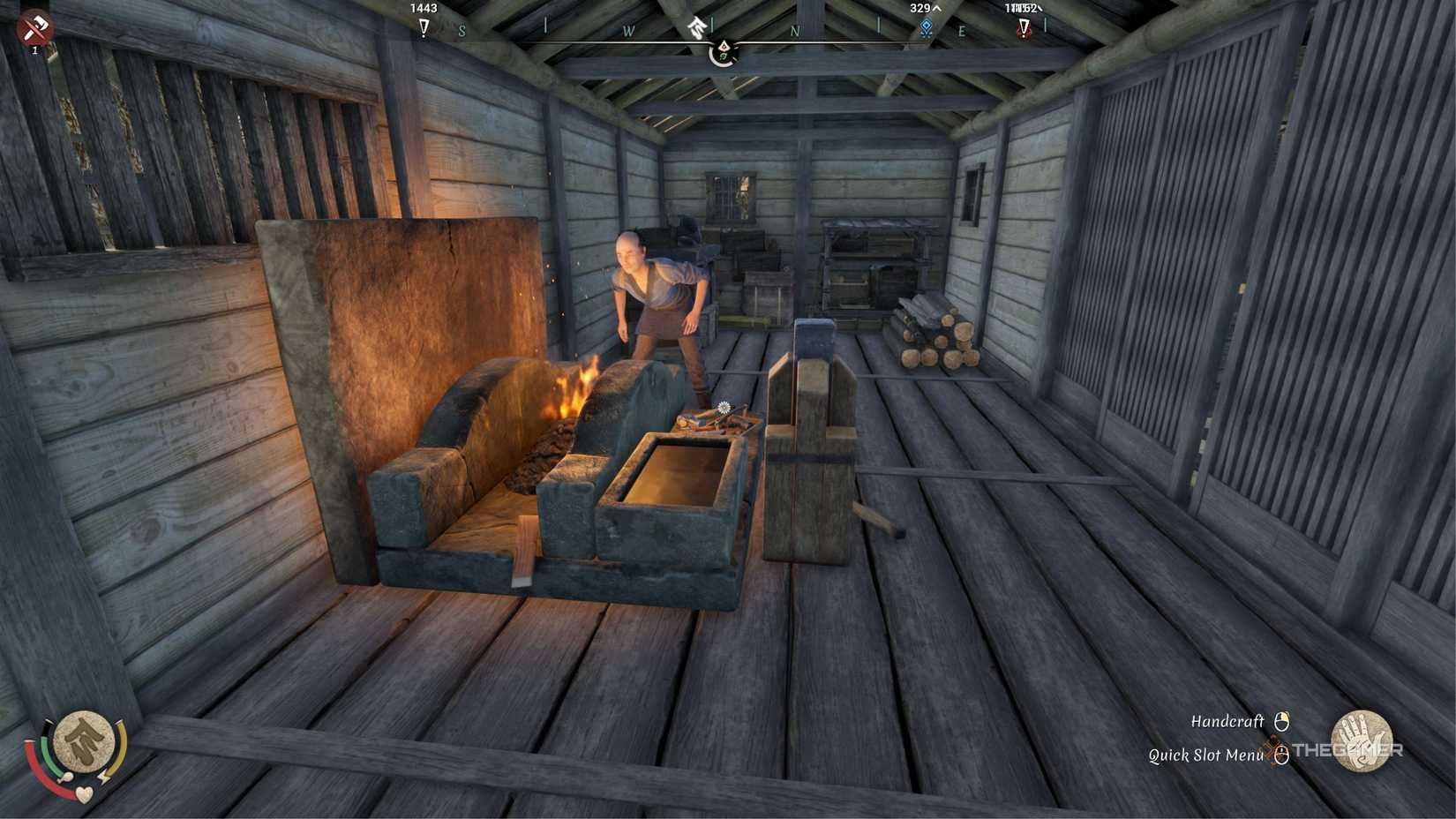The image size is (1456, 819).
Task: Toggle the green stat indicator below the compass
Action: coord(724,56)
